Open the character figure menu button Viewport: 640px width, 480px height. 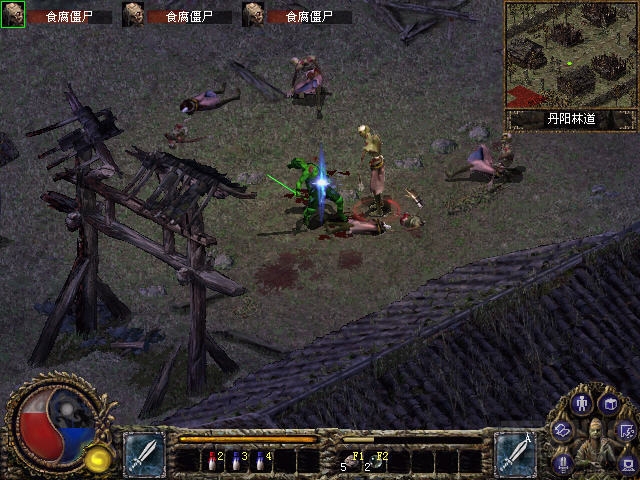coord(583,403)
